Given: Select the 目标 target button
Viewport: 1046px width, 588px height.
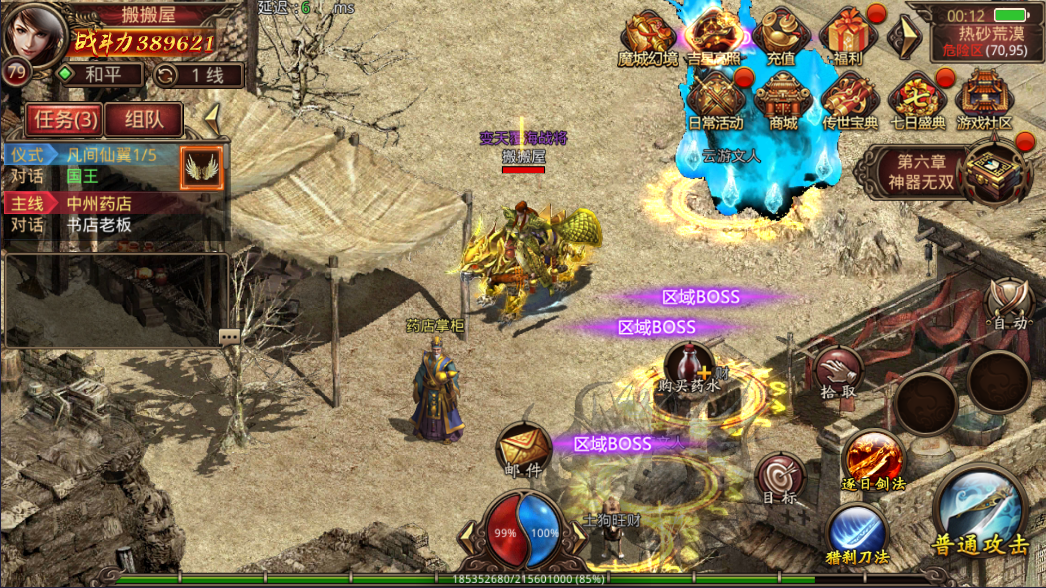Looking at the screenshot, I should click(779, 478).
